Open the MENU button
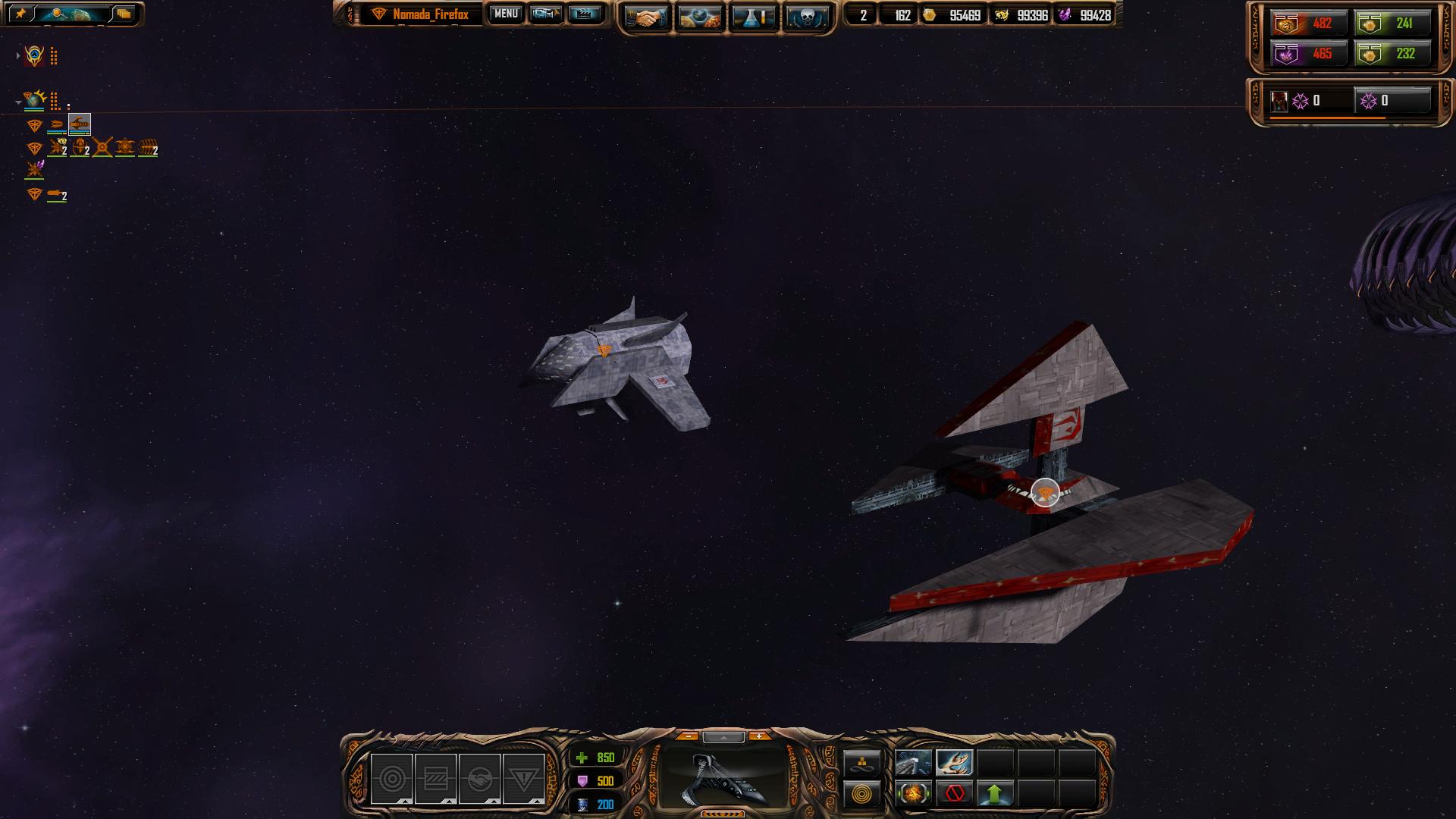This screenshot has width=1456, height=819. [506, 14]
